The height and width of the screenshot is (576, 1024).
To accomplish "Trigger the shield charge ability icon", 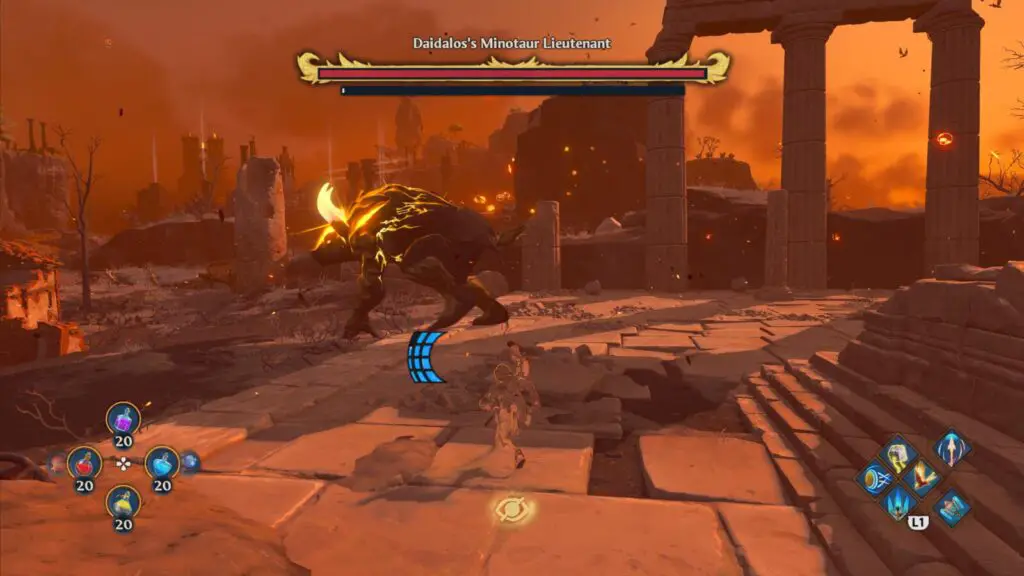I will point(876,478).
